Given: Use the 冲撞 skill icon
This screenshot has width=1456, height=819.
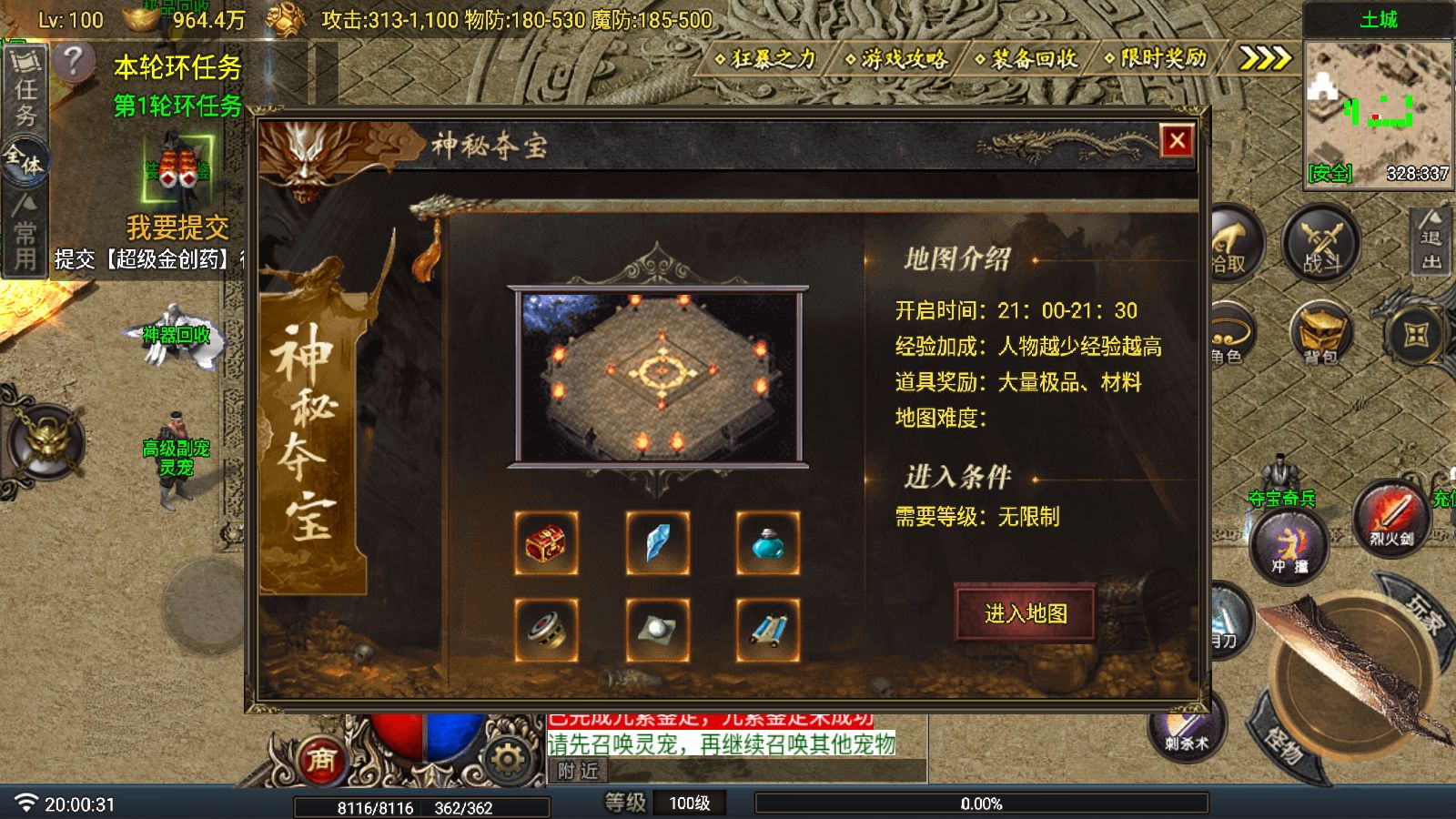Looking at the screenshot, I should click(x=1289, y=546).
